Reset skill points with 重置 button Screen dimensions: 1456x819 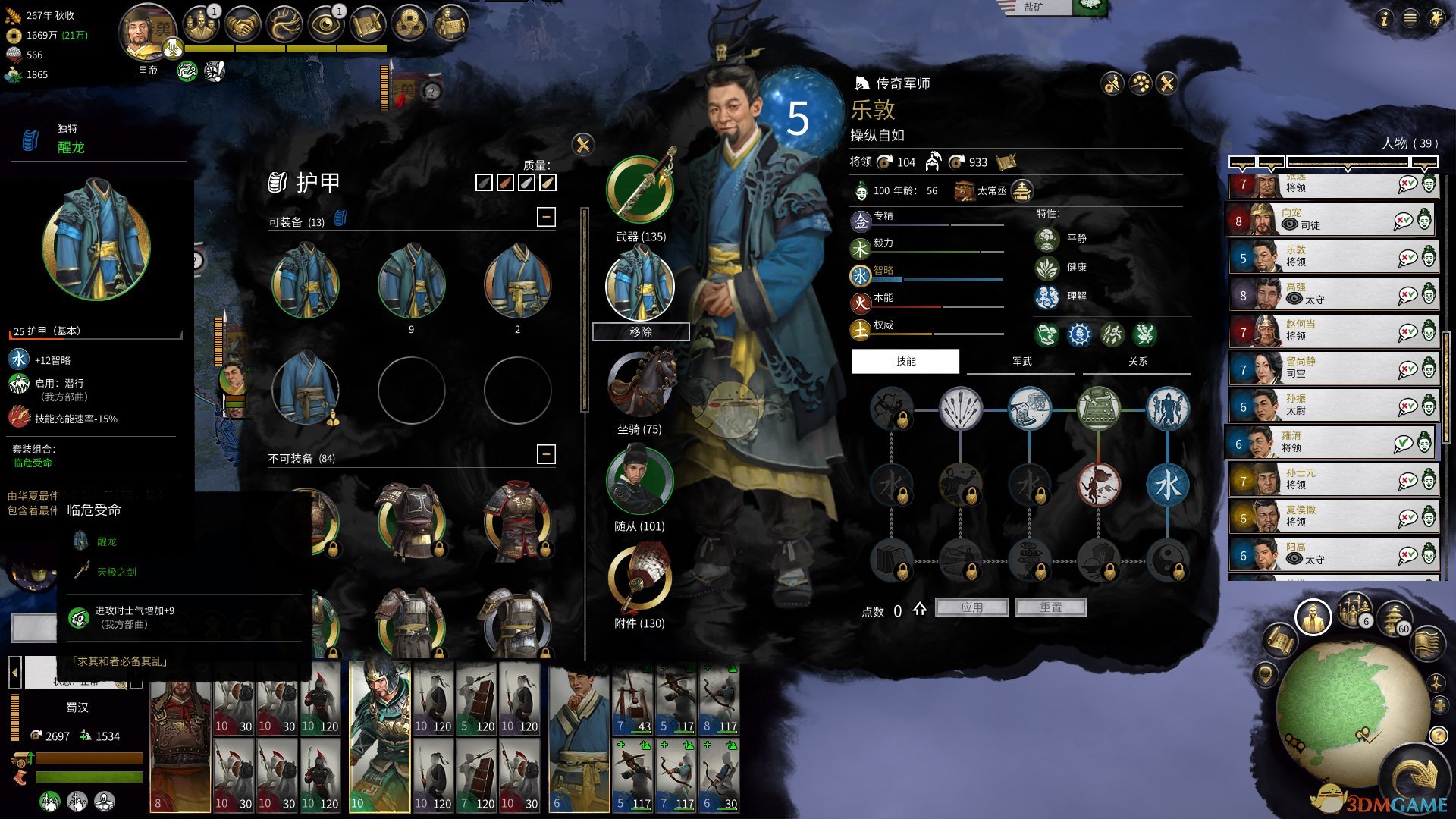pos(1050,607)
